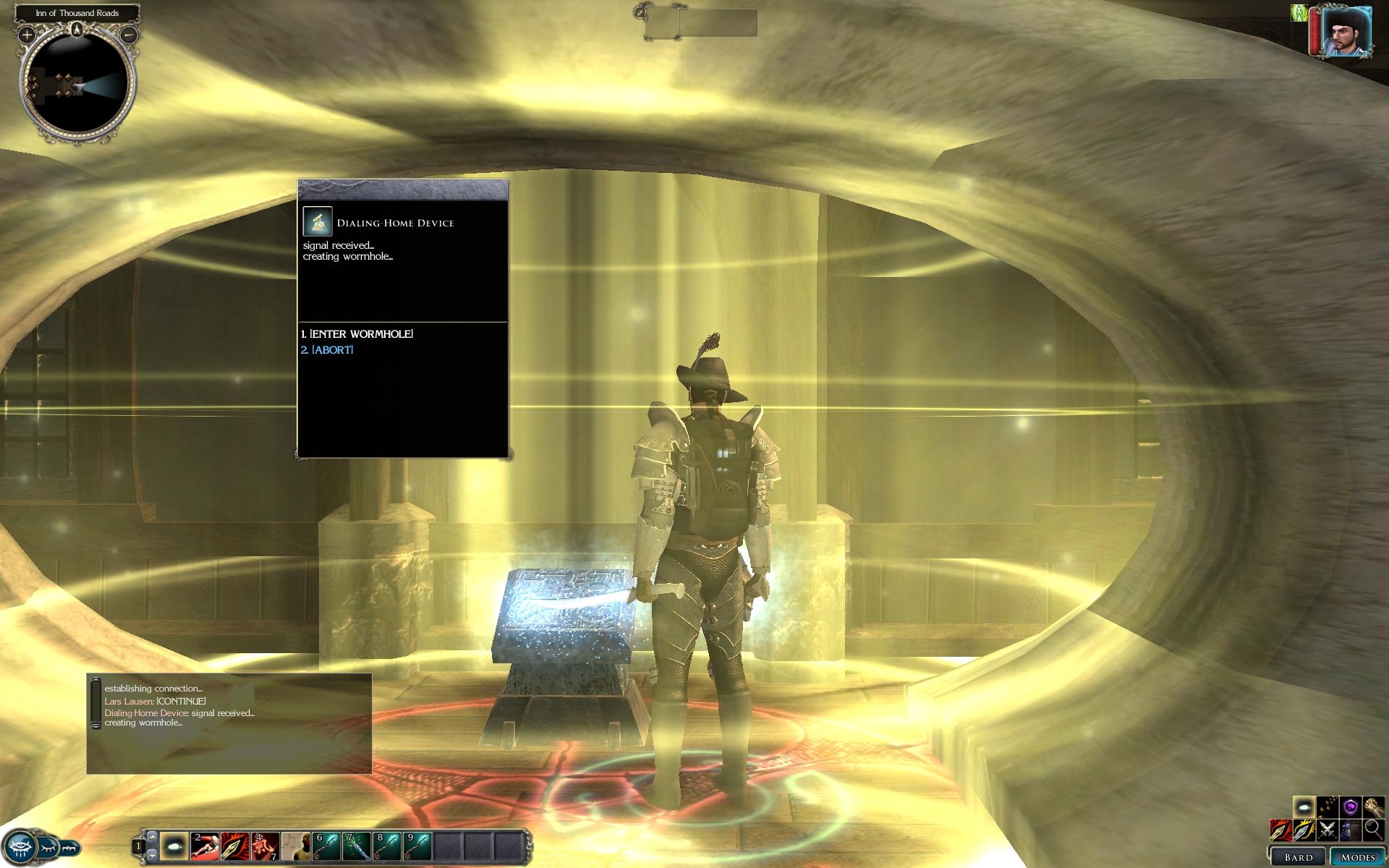This screenshot has height=868, width=1389.
Task: Toggle the golden gauntlet fist mode
Action: pos(1373,807)
